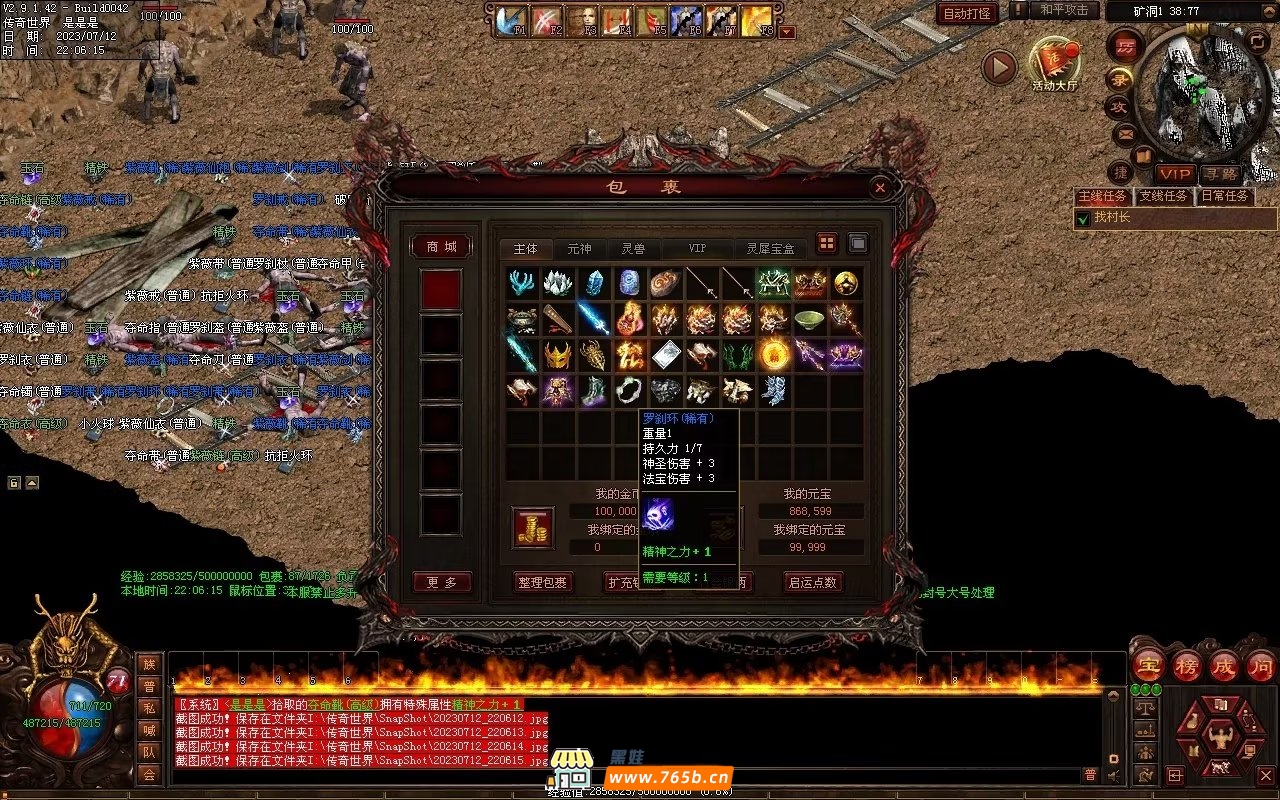This screenshot has height=800, width=1280.
Task: Click the 整理包裹 sort button
Action: 541,582
